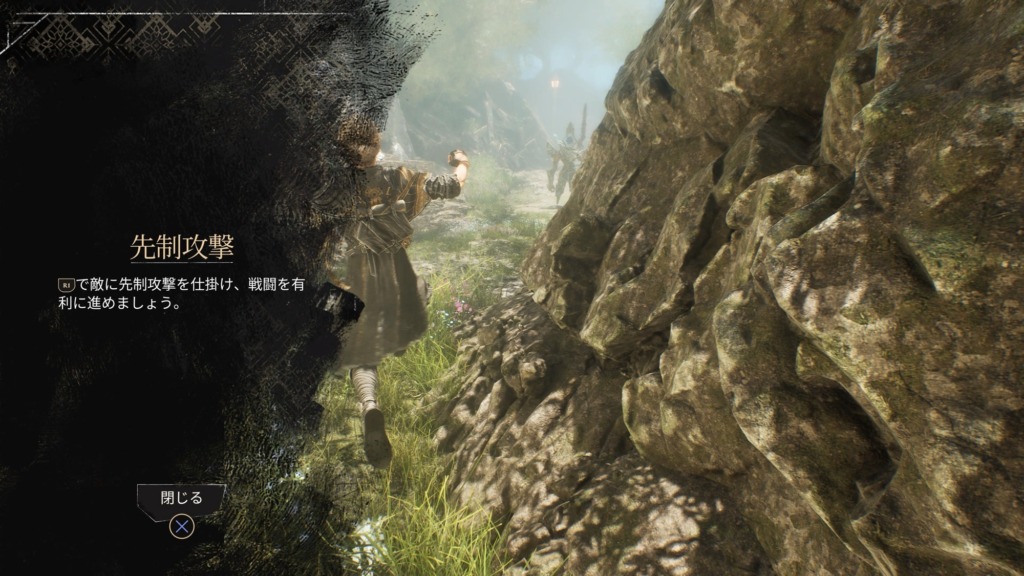Close the 先制攻撃 tutorial with 閉じる

point(181,499)
